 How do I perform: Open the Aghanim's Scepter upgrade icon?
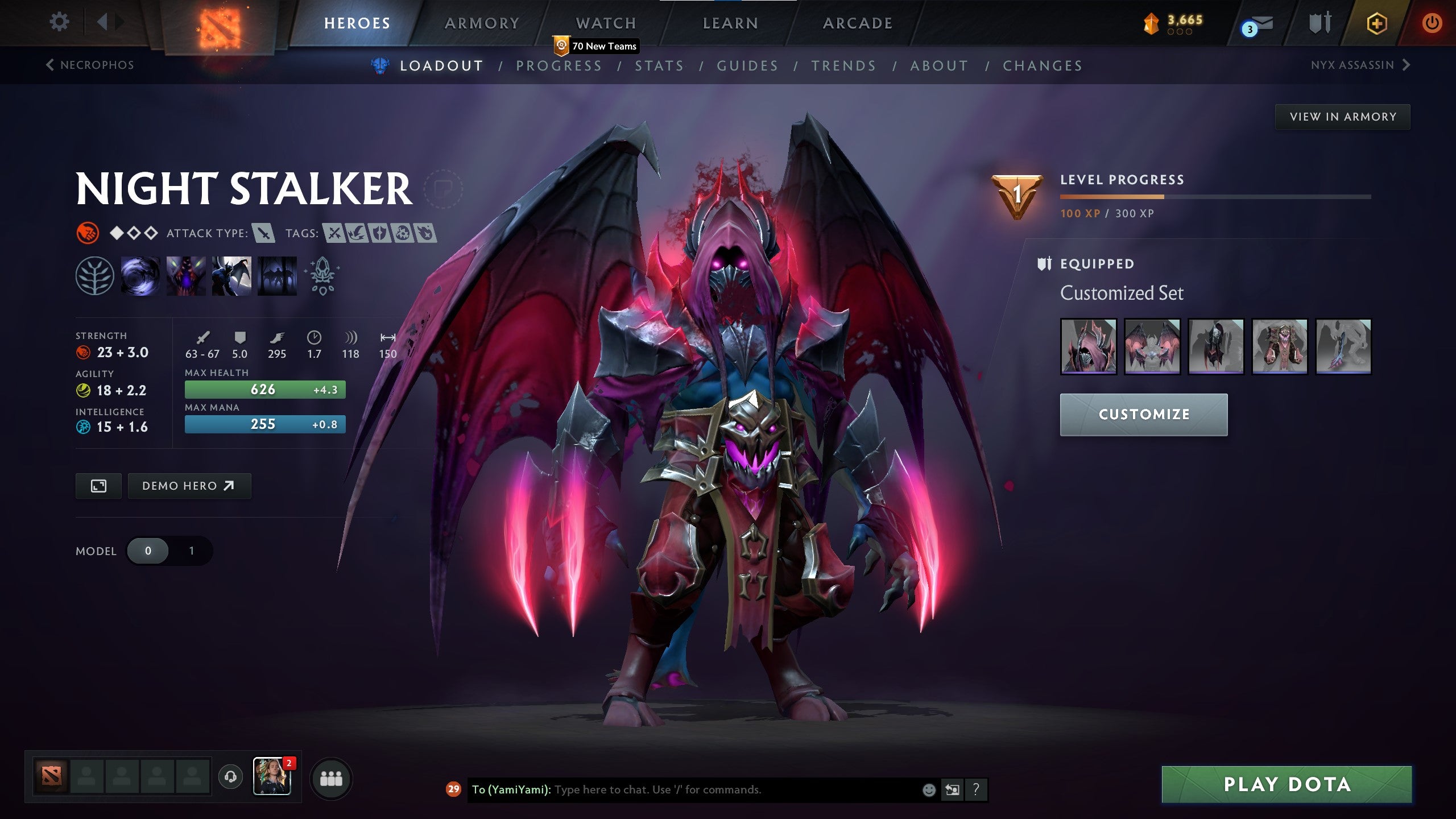pyautogui.click(x=321, y=276)
